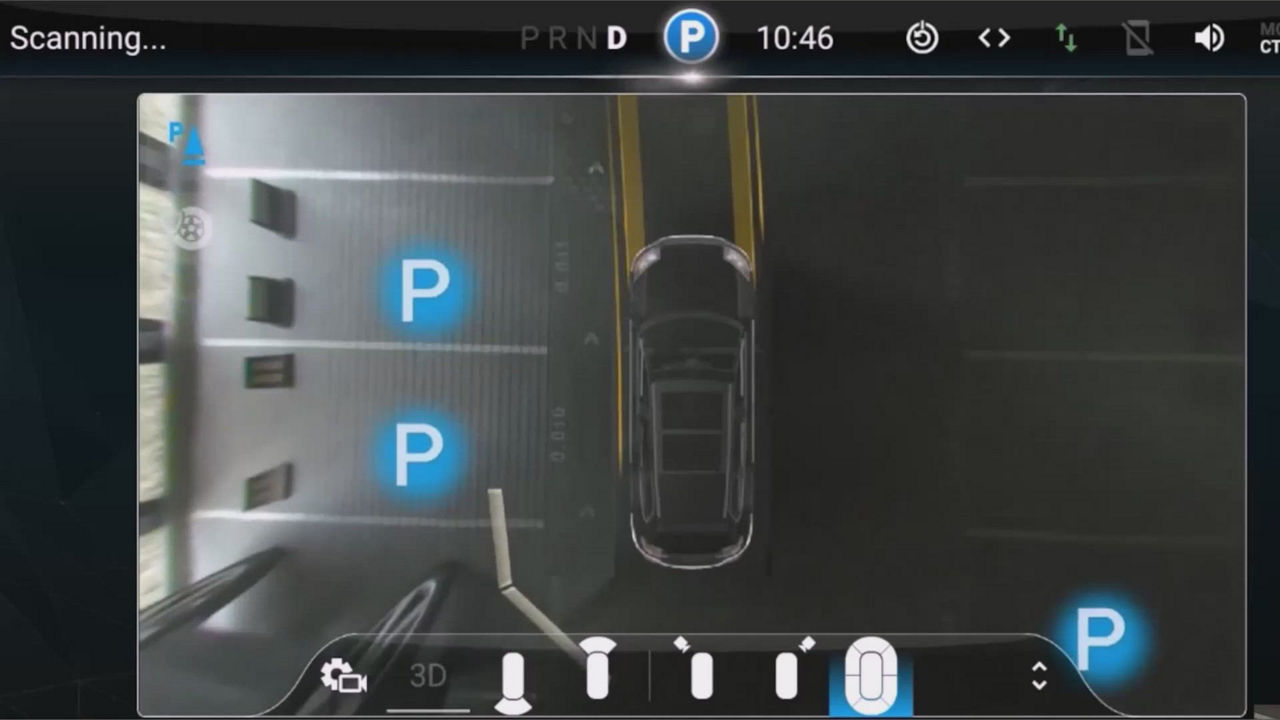Tap the restart icon in the top bar
The image size is (1280, 720).
[922, 37]
